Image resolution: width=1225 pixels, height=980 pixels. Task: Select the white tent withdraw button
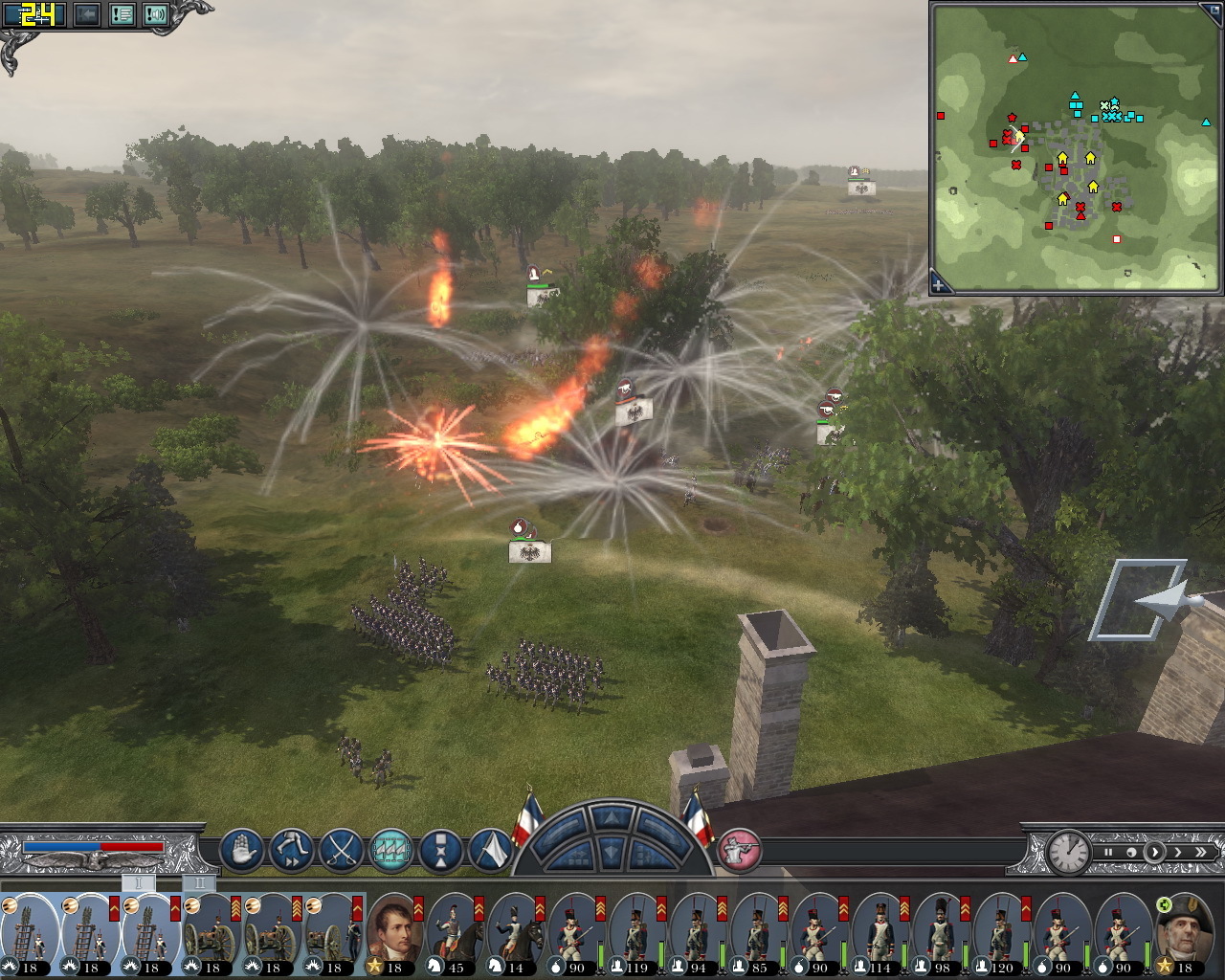[x=491, y=849]
